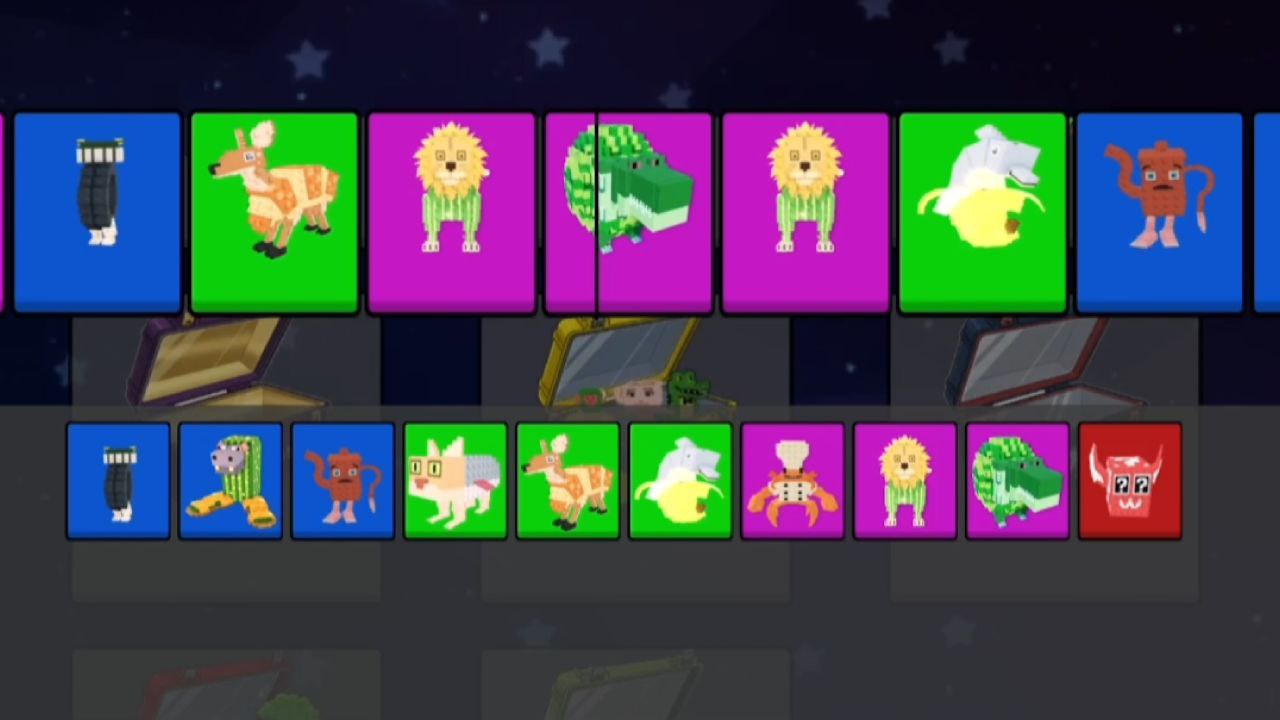Image resolution: width=1280 pixels, height=720 pixels.
Task: Pick the orange deer thumbnail in the bottom row
Action: pyautogui.click(x=568, y=481)
